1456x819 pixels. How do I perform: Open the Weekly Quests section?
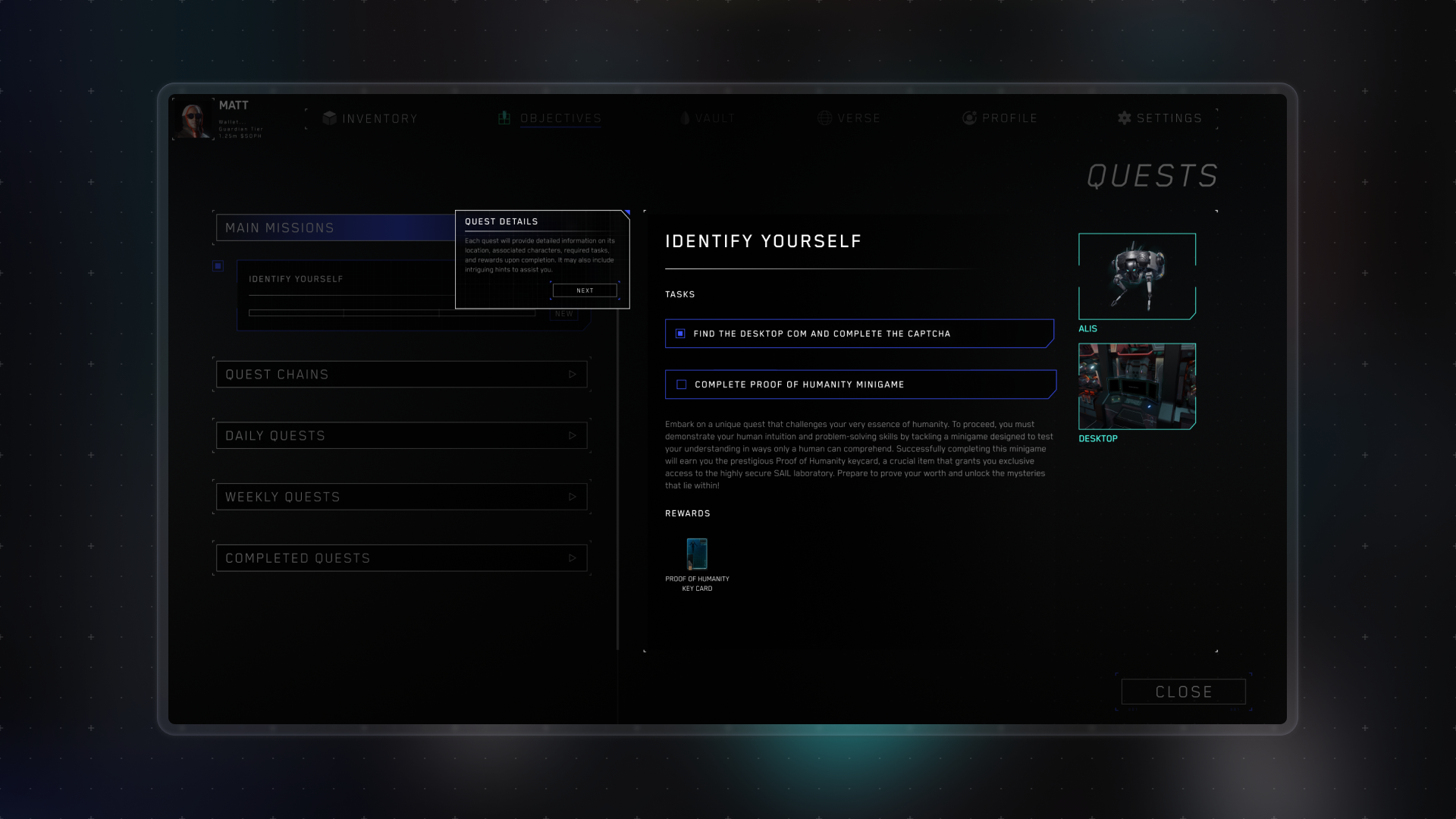[x=401, y=497]
